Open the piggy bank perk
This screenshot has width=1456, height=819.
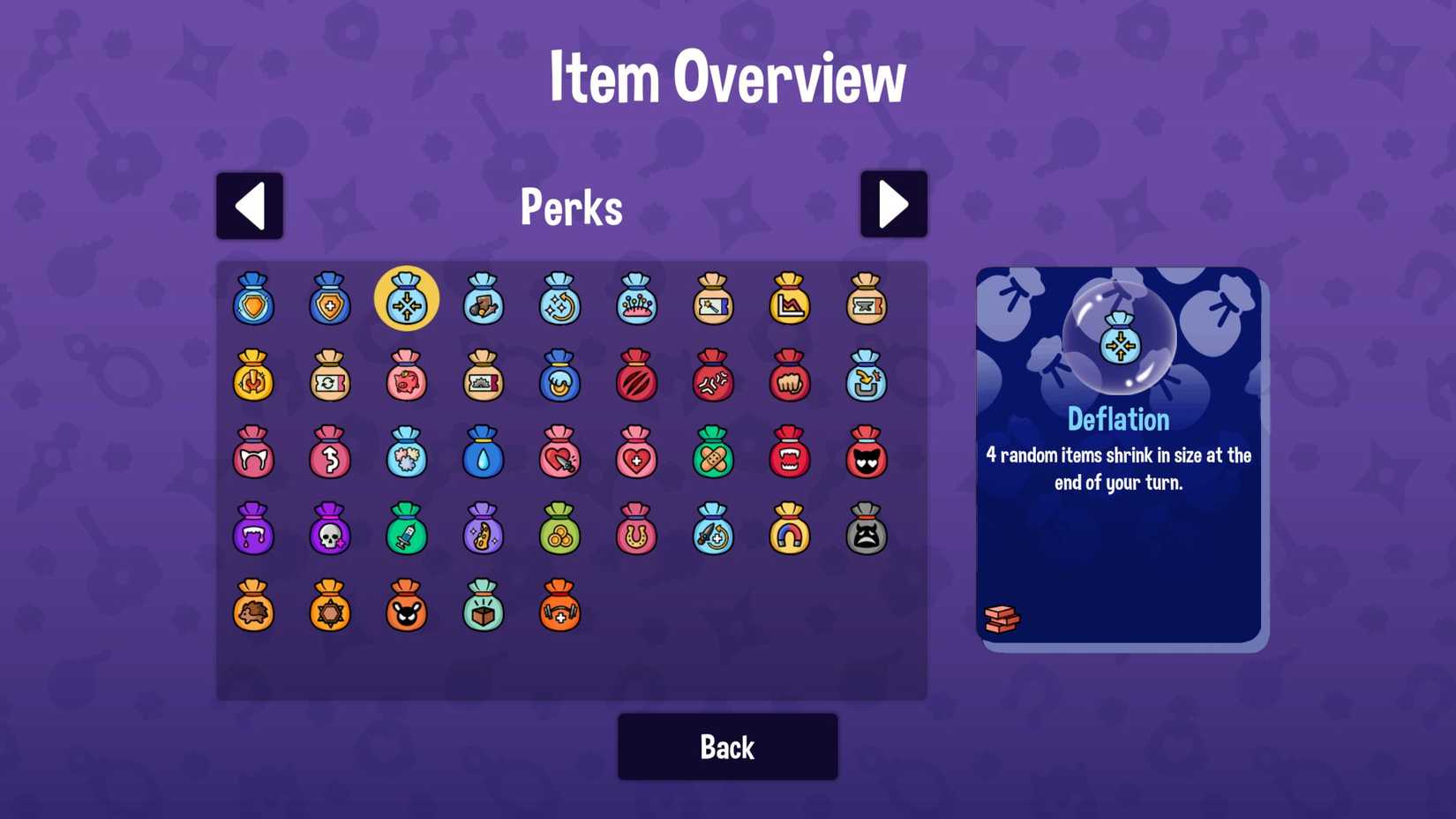pos(407,379)
